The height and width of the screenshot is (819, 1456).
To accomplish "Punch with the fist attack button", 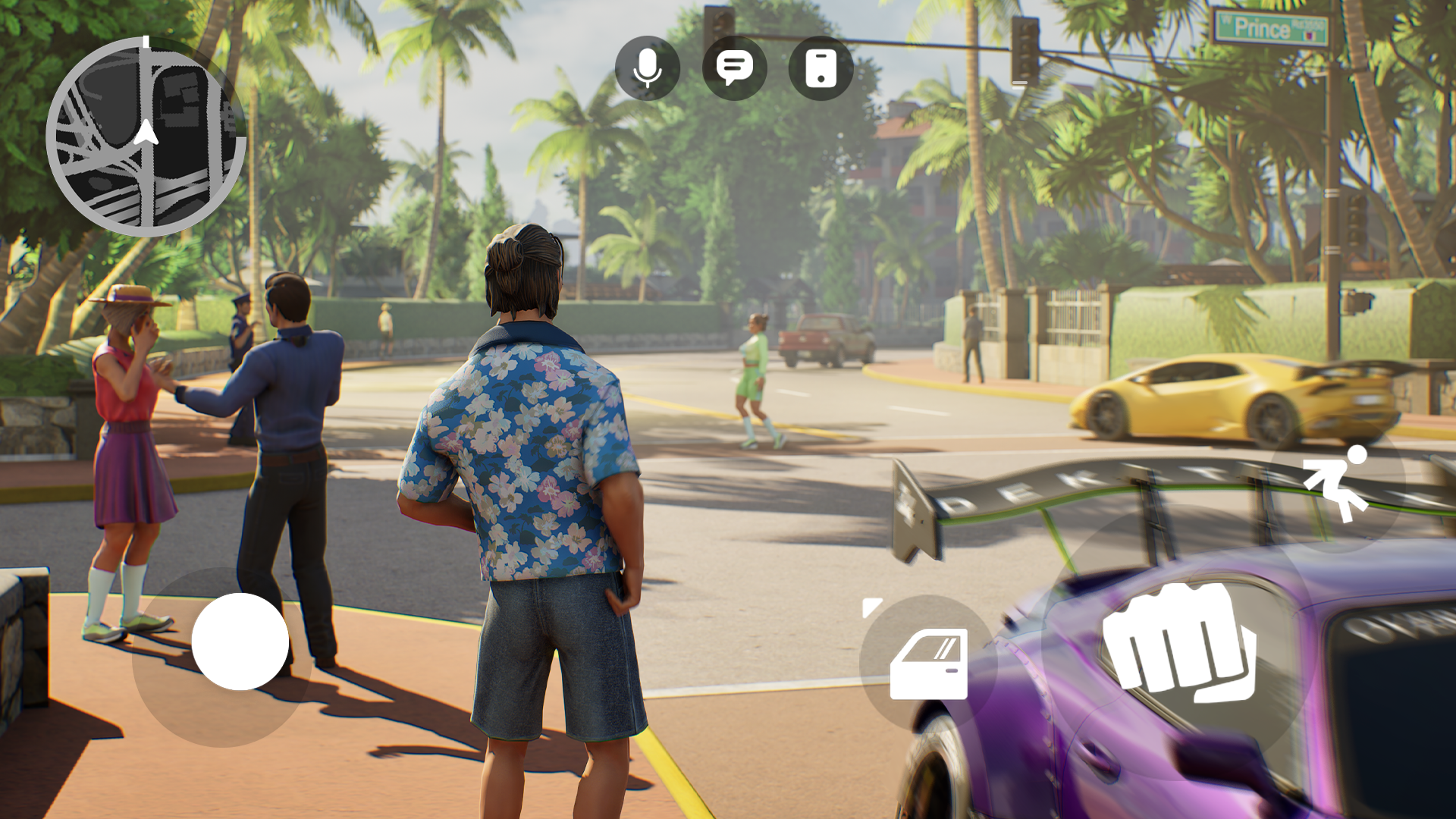I will tap(1178, 643).
